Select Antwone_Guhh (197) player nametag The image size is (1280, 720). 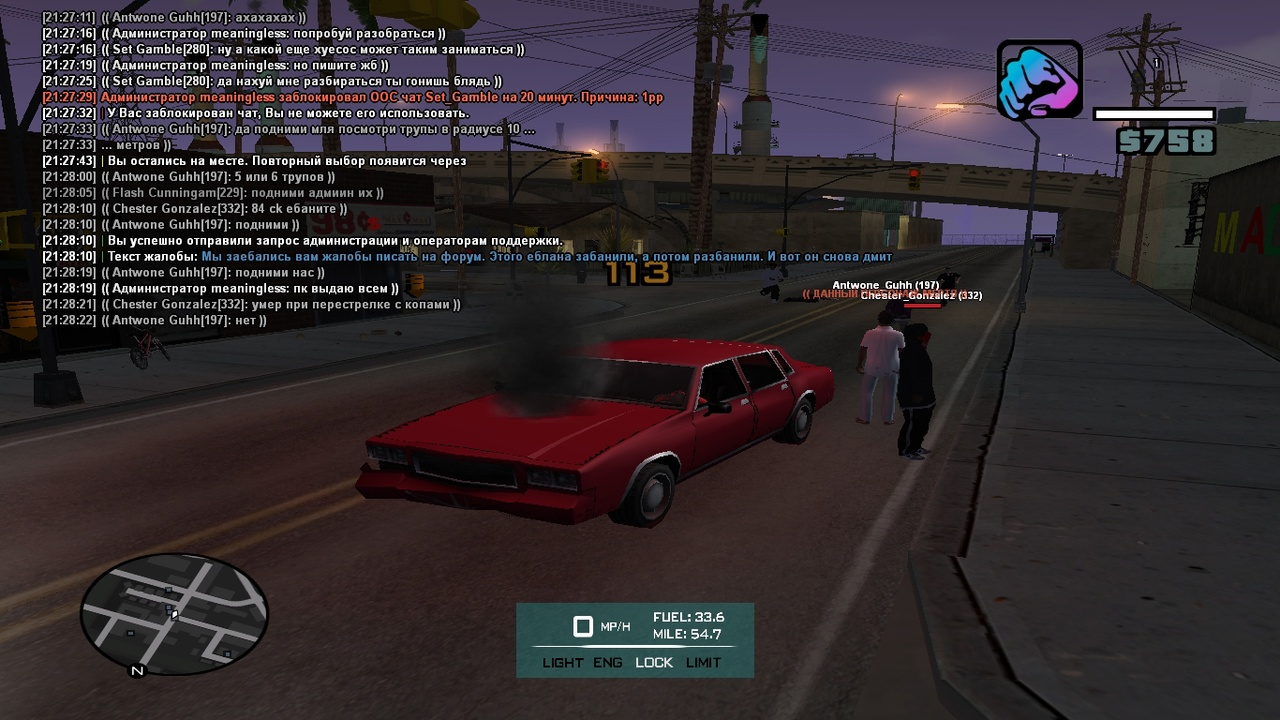(x=885, y=285)
